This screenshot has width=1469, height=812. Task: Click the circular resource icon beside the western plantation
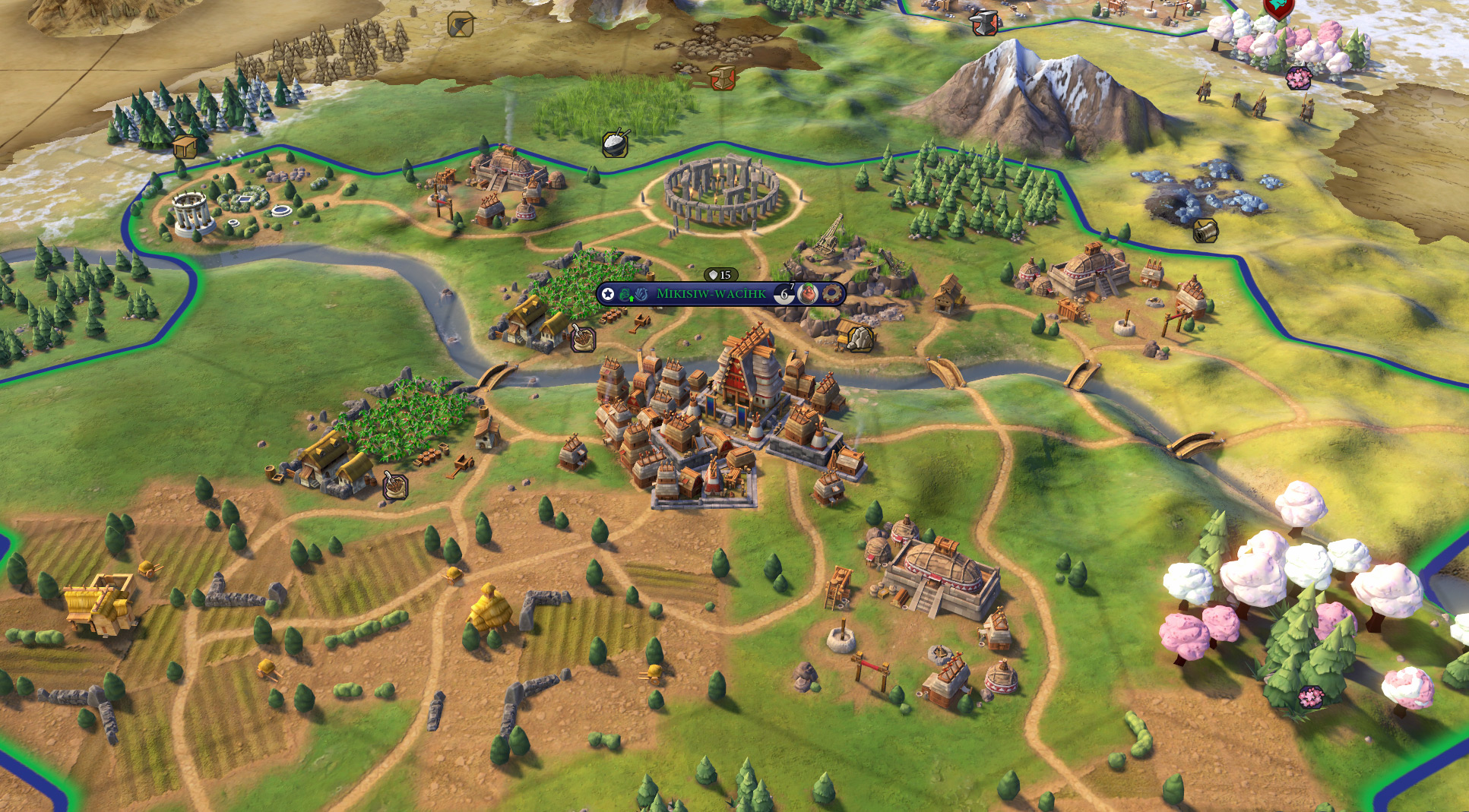click(x=394, y=486)
